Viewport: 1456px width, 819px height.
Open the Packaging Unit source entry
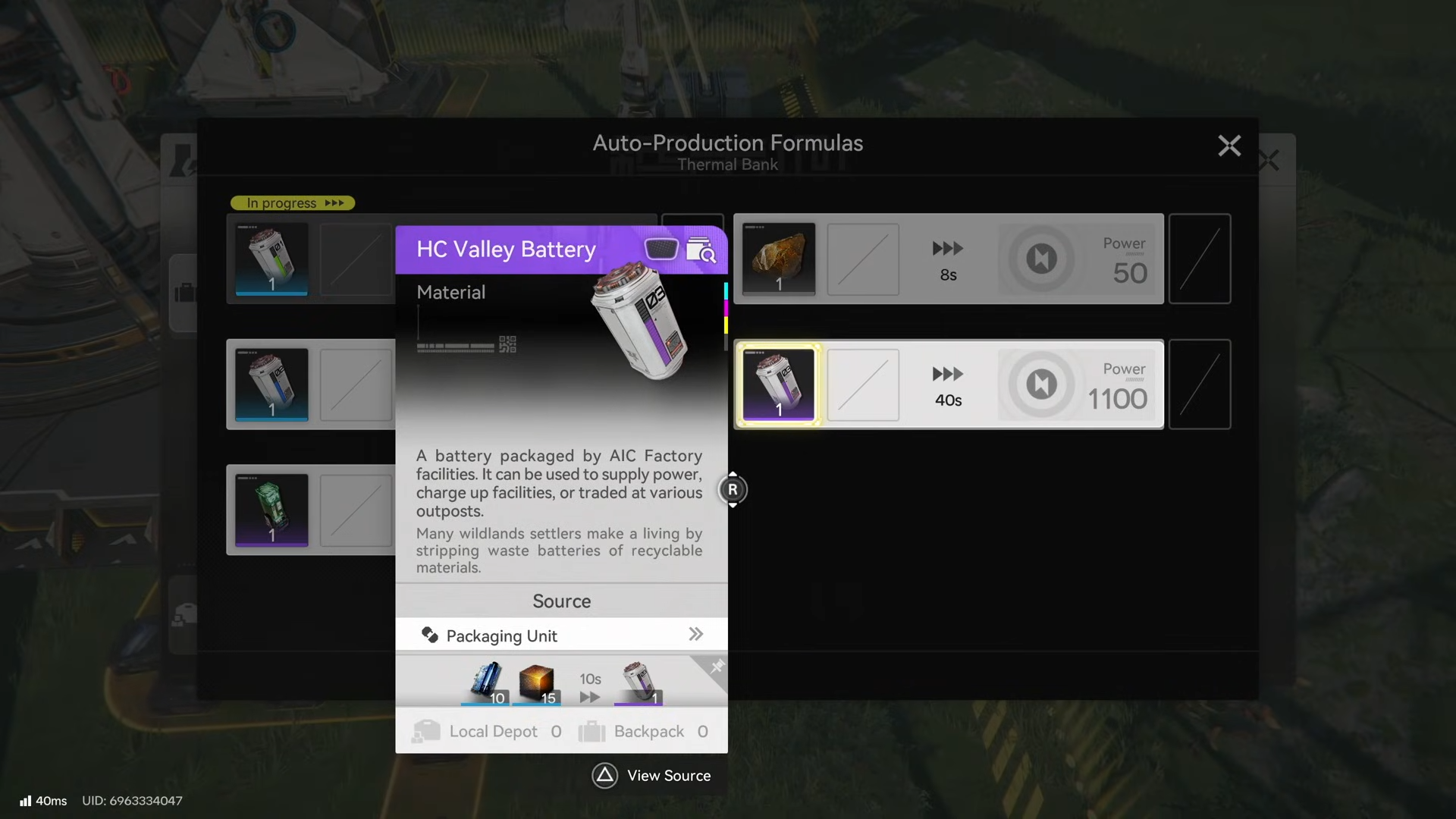point(561,635)
